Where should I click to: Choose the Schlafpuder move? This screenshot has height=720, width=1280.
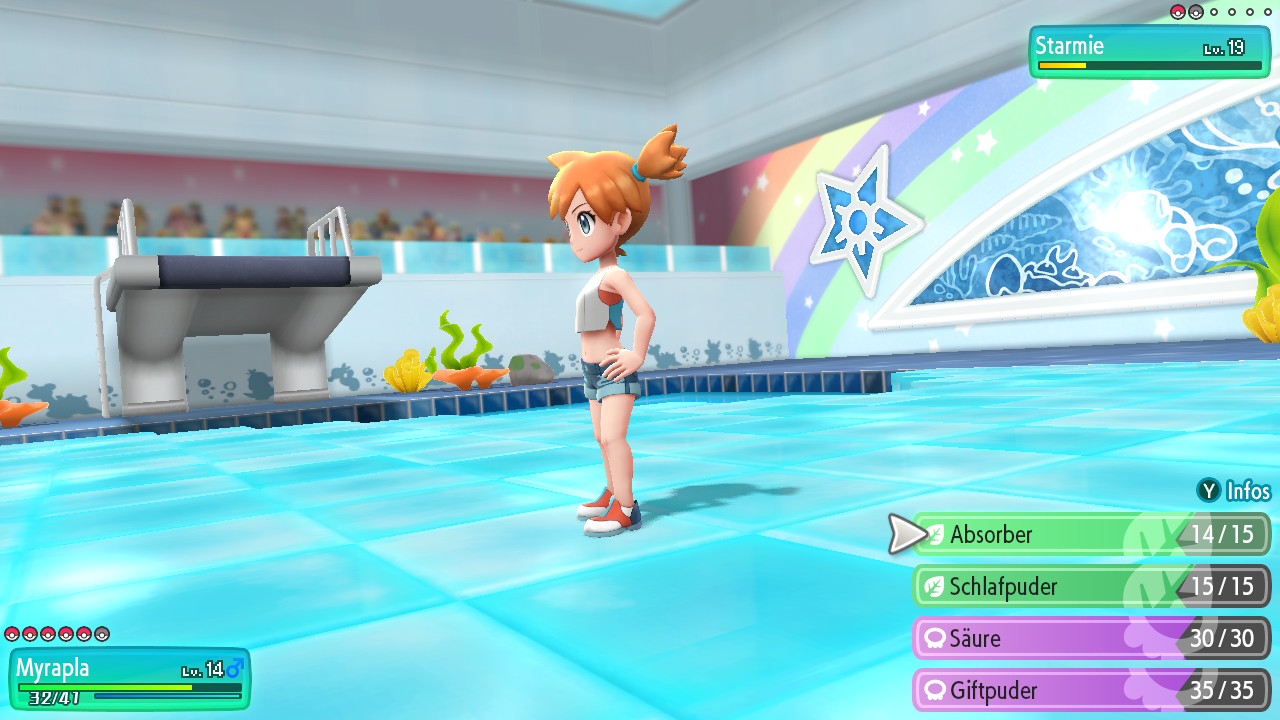(1090, 586)
